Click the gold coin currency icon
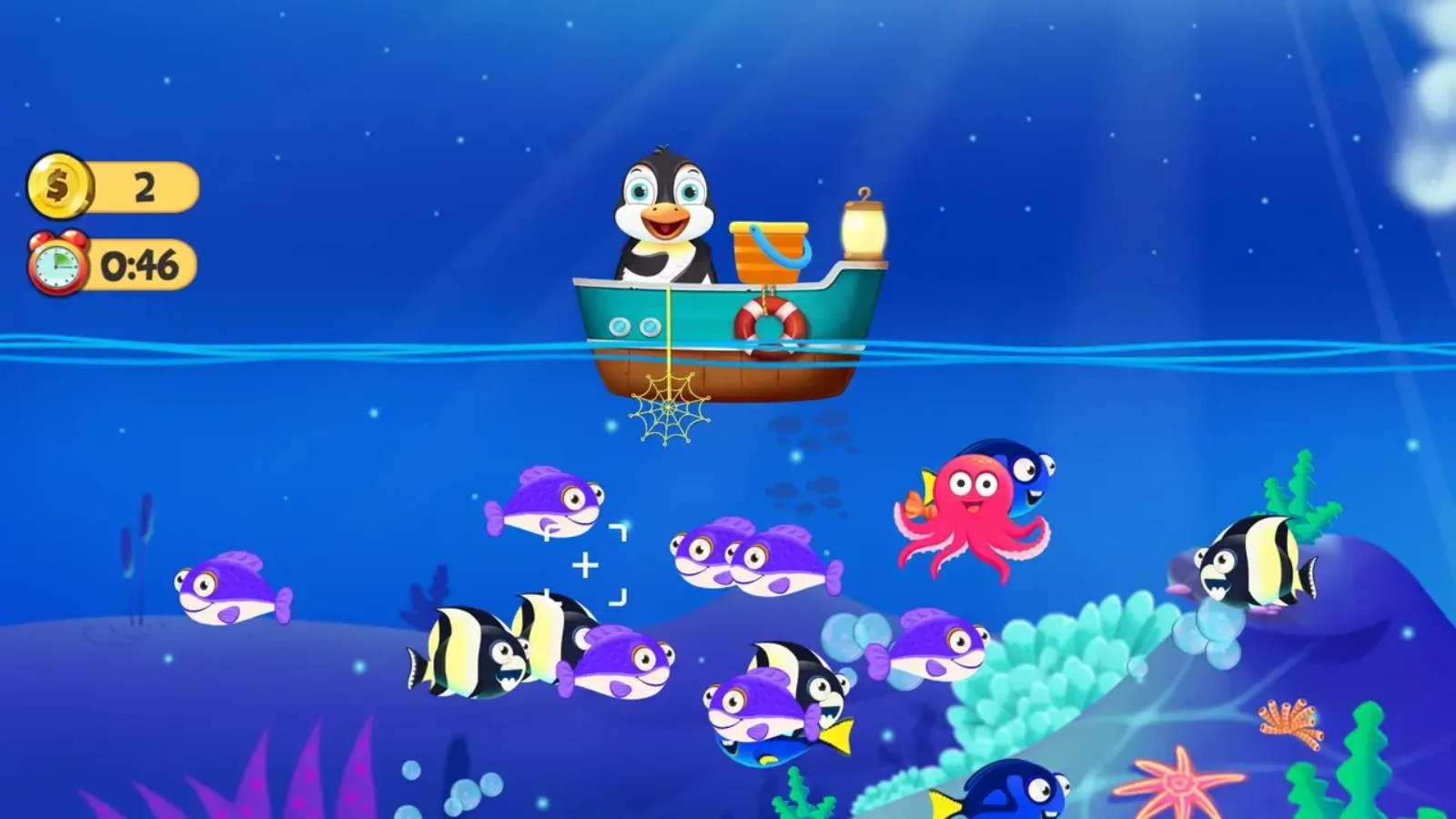 [x=58, y=185]
